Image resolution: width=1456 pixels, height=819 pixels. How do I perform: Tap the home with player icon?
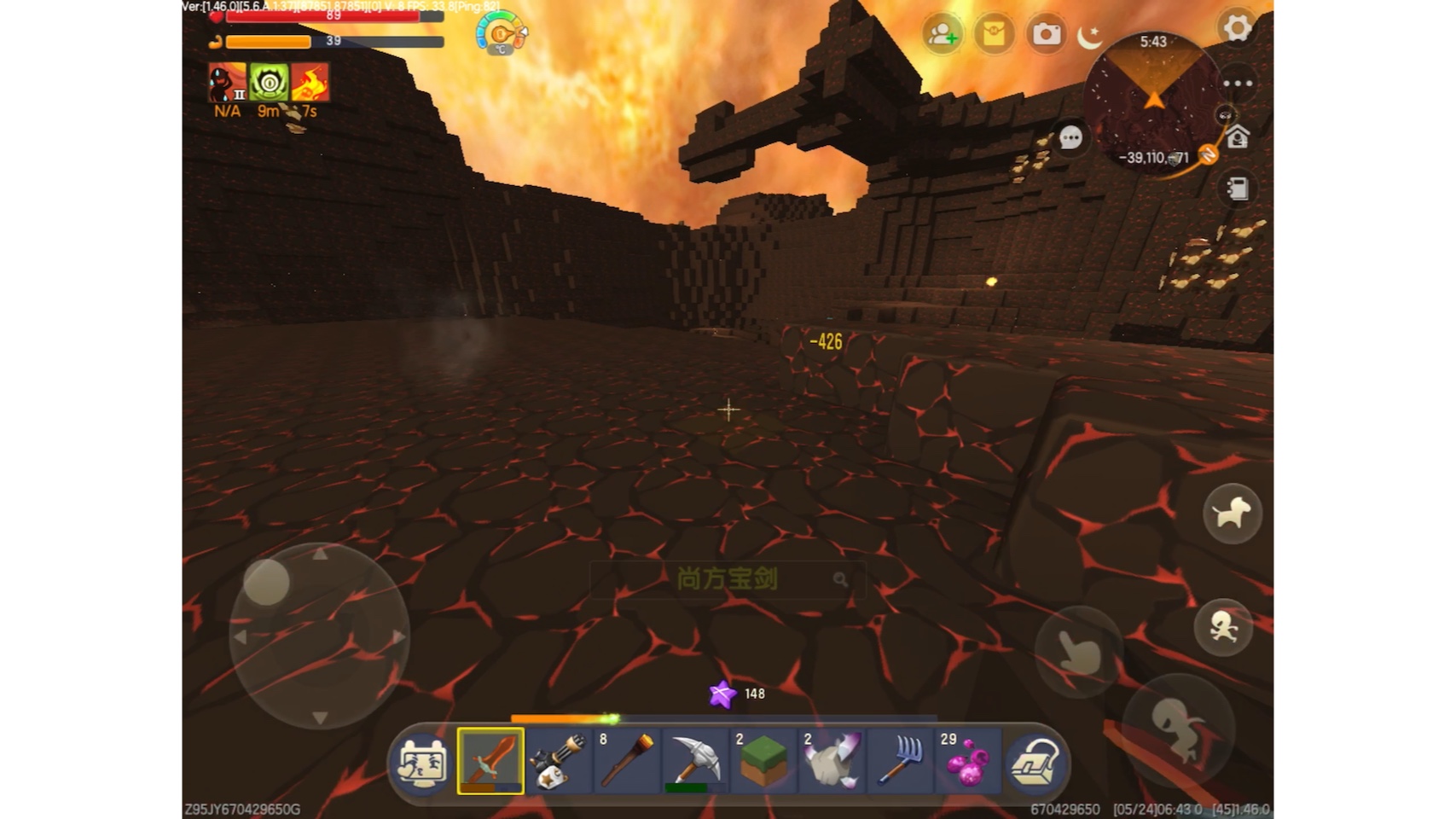1238,136
